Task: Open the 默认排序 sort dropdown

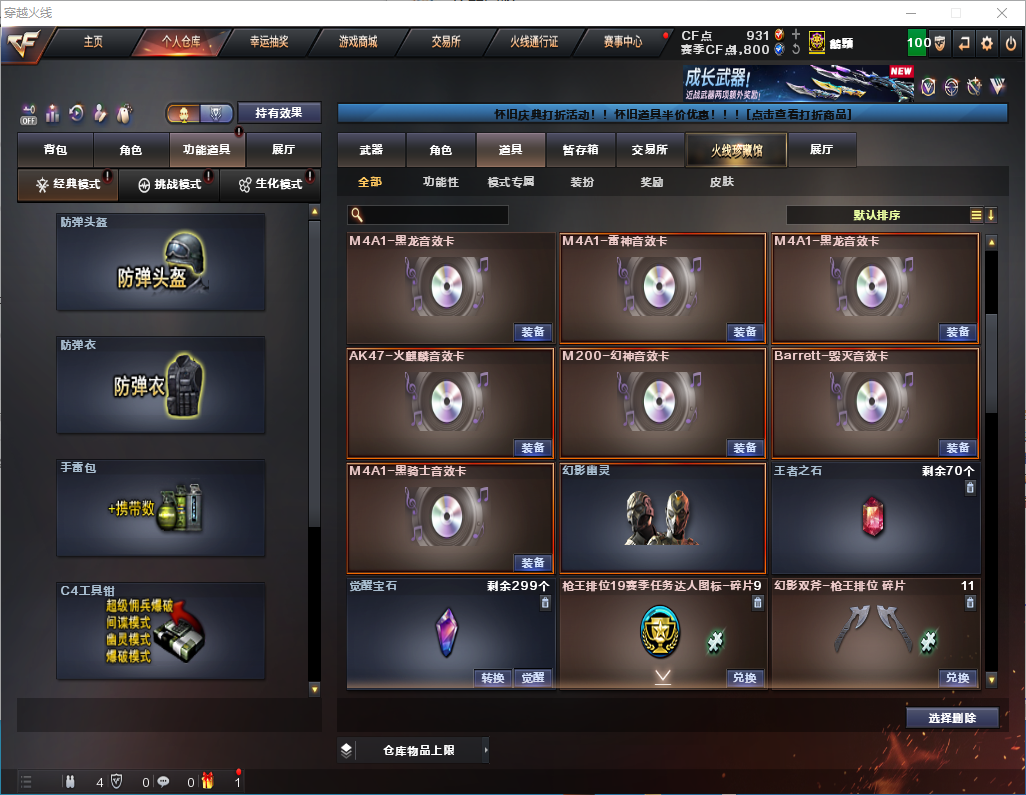Action: 876,215
